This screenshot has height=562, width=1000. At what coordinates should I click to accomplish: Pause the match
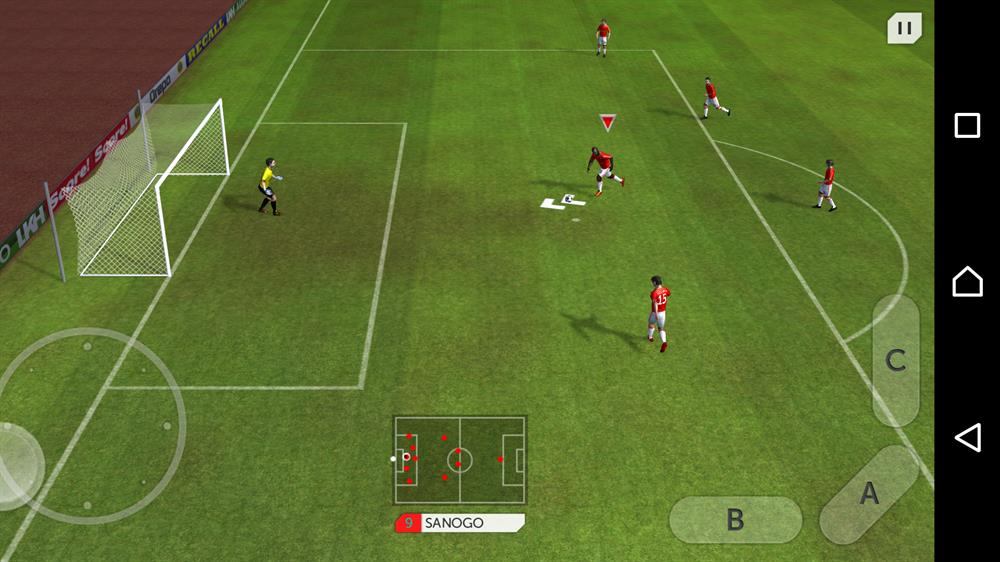[x=904, y=28]
